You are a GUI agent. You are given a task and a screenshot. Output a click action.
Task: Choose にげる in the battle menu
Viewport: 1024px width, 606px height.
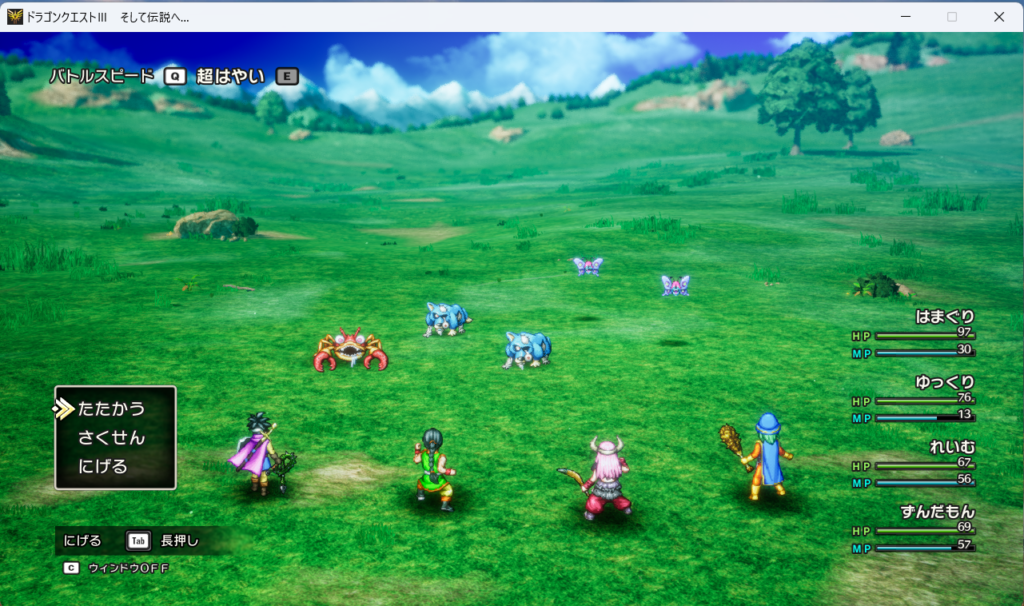[103, 466]
